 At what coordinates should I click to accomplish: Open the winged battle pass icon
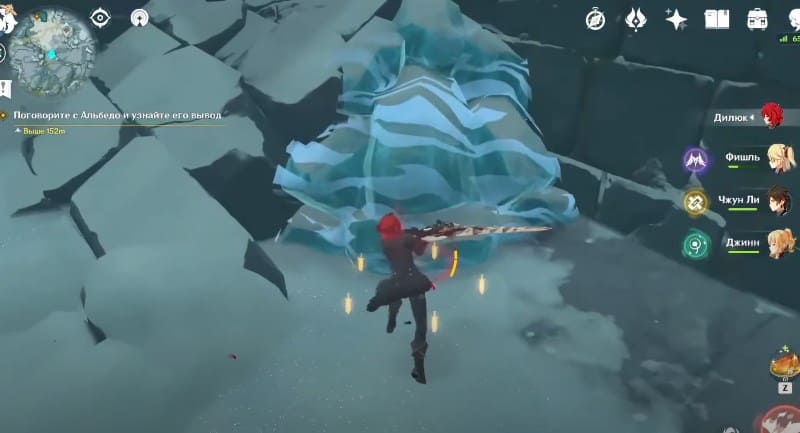(636, 18)
